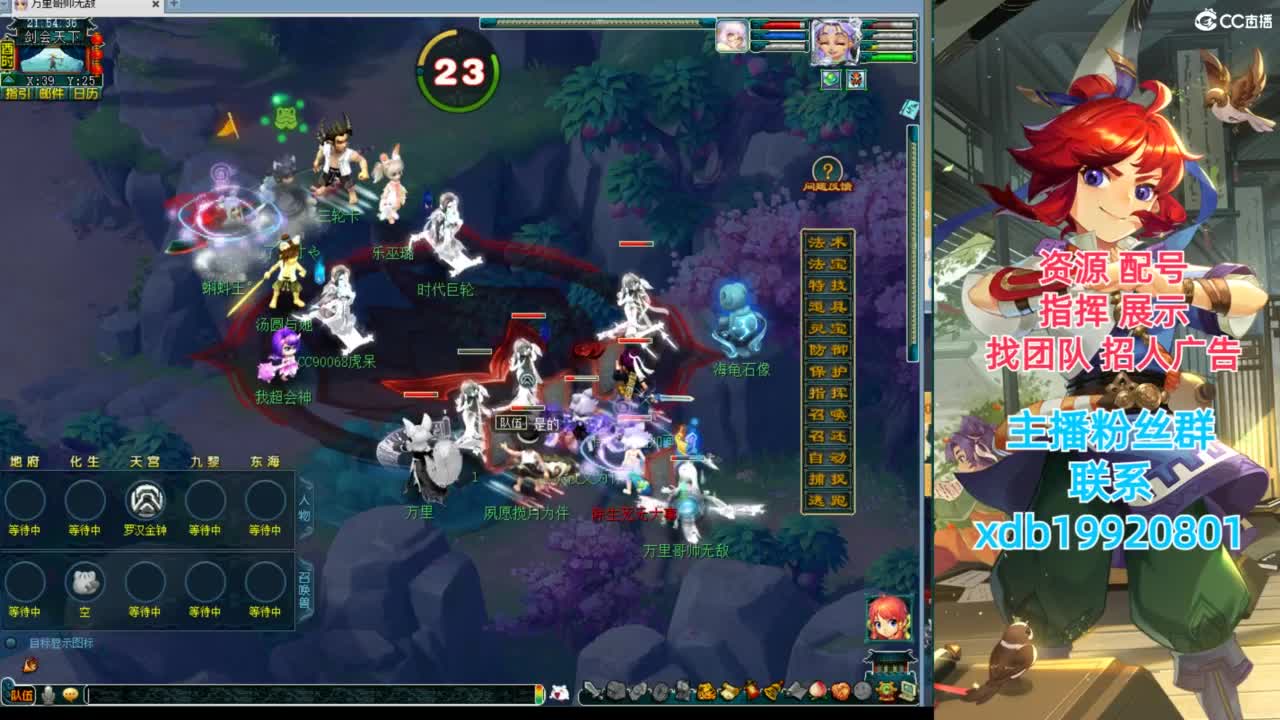Switch to the 天宫 tab
1280x720 pixels.
[144, 461]
